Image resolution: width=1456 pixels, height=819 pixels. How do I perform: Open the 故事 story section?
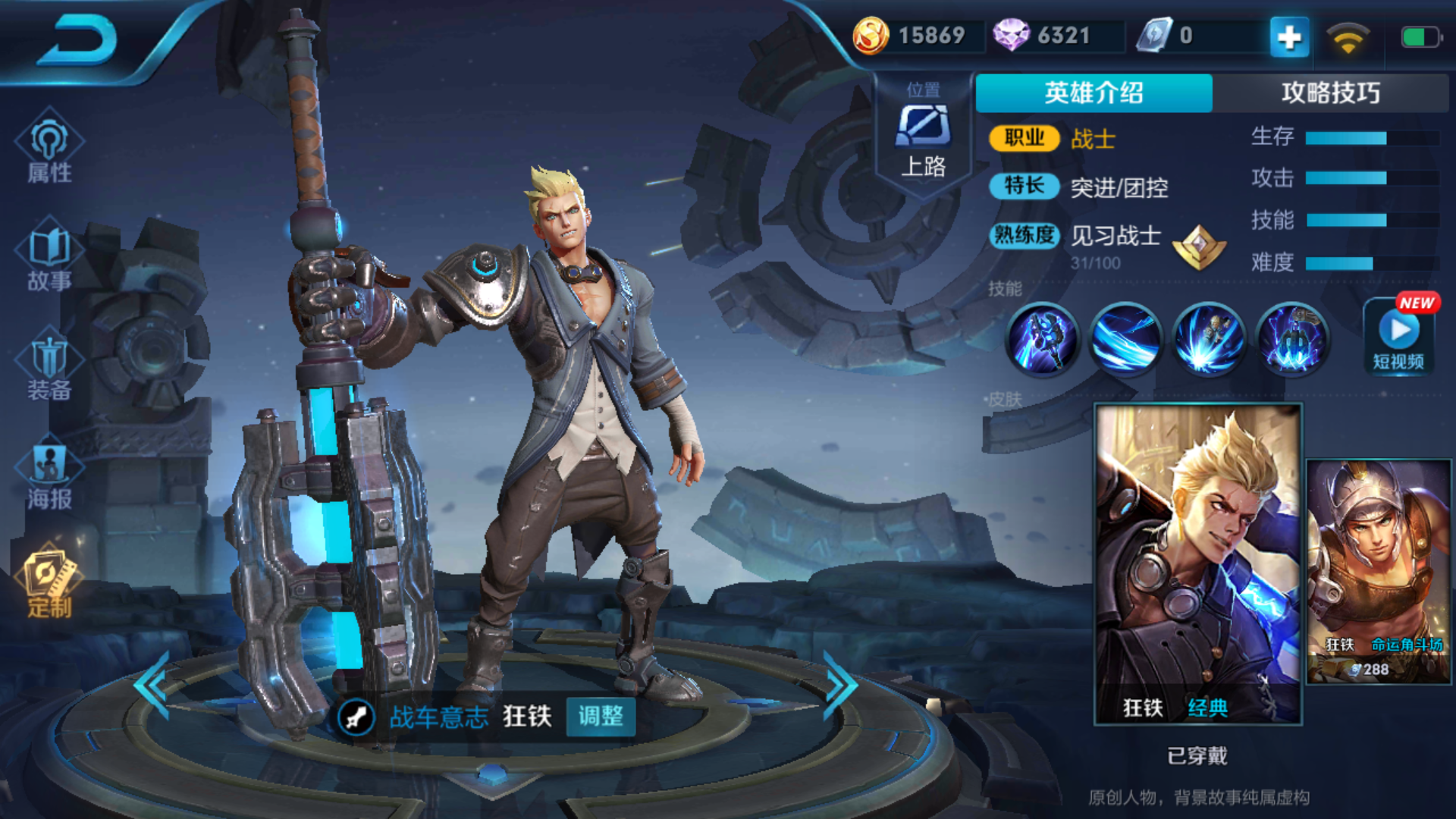(x=49, y=258)
